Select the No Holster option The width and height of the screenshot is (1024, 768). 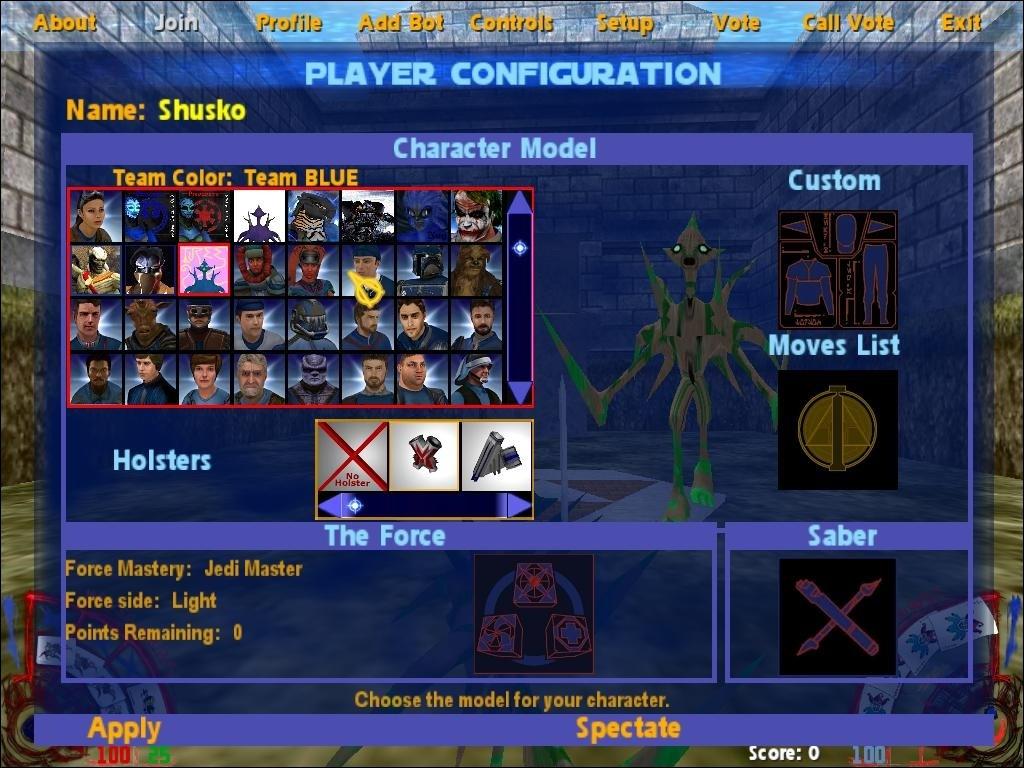point(352,456)
